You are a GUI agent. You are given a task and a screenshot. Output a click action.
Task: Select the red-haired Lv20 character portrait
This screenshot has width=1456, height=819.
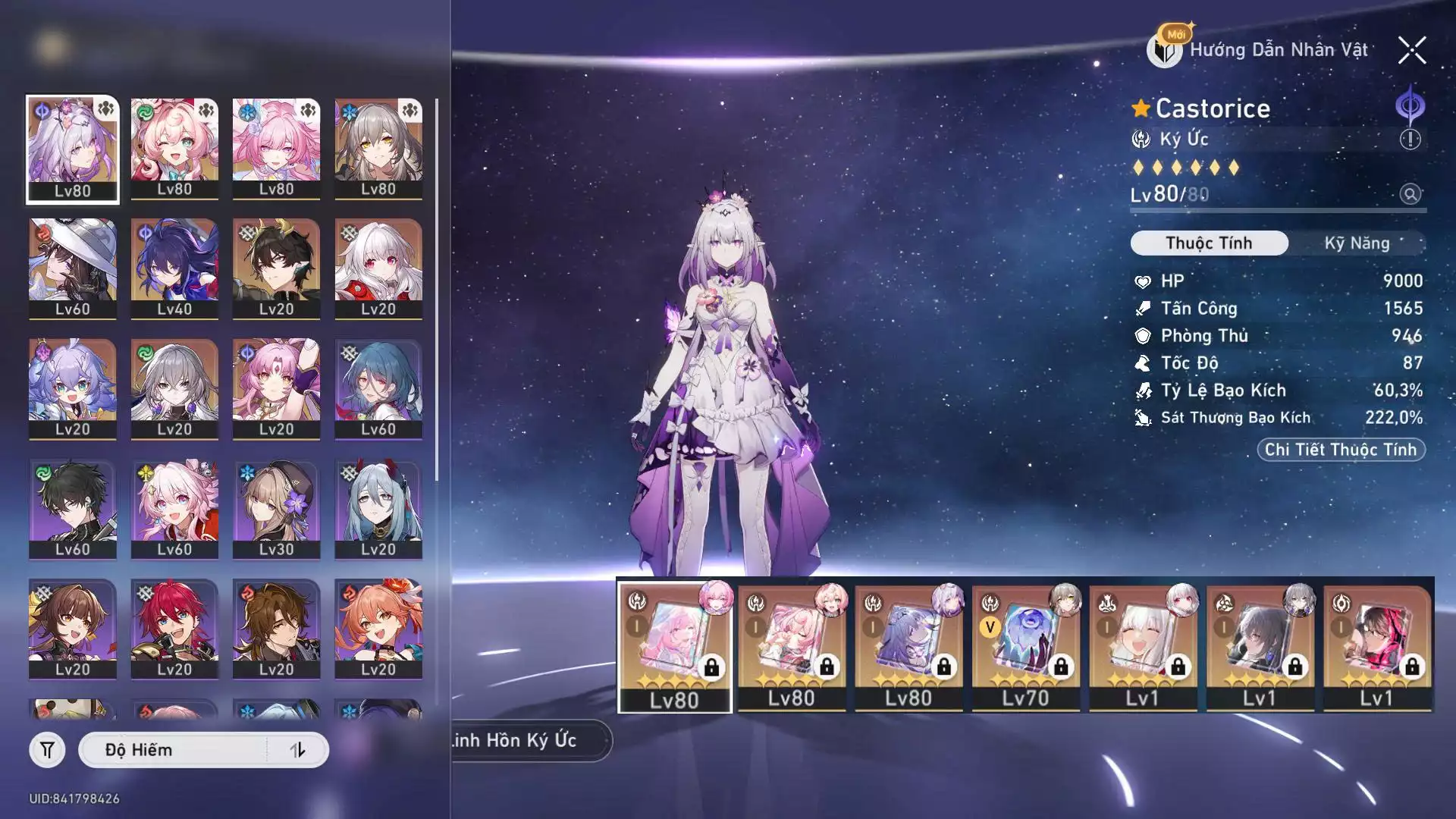pos(174,629)
